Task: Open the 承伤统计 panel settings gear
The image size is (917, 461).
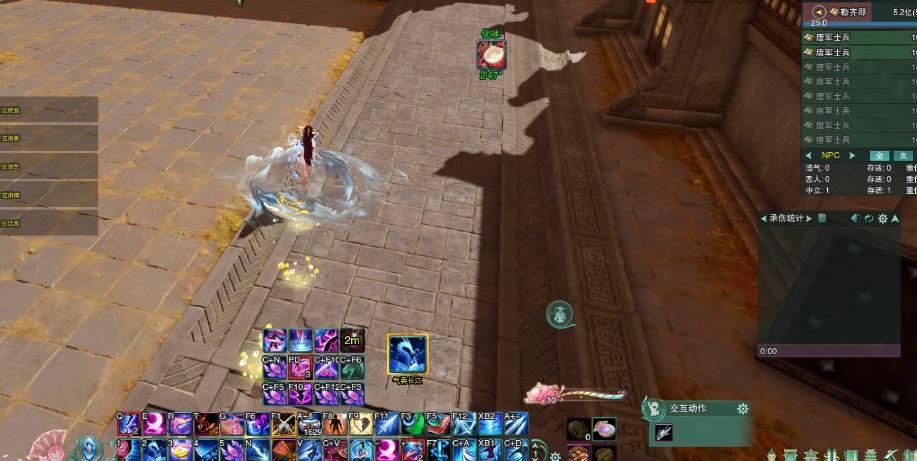Action: coord(883,218)
